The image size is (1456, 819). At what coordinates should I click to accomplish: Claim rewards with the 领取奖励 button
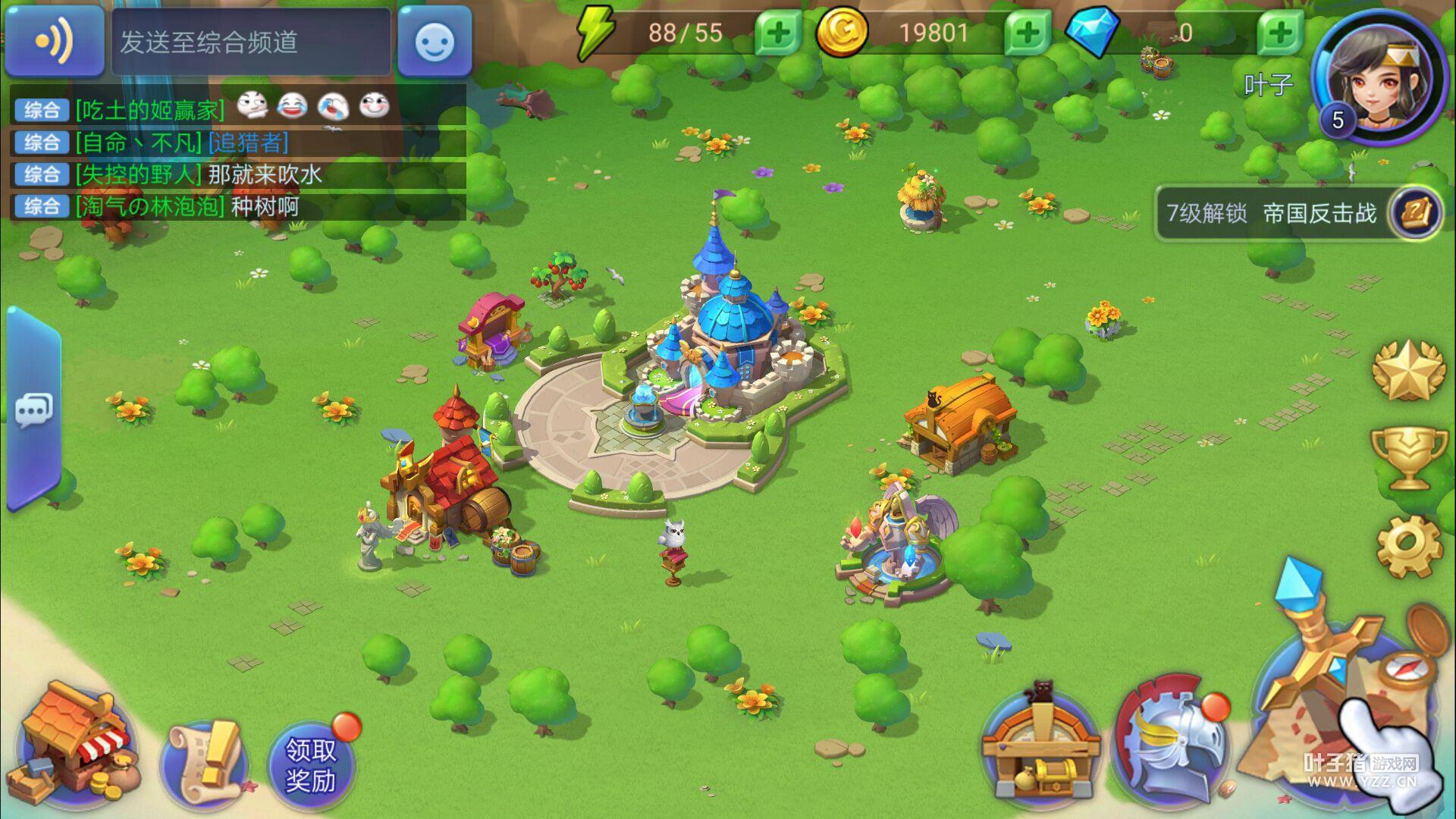pyautogui.click(x=311, y=764)
